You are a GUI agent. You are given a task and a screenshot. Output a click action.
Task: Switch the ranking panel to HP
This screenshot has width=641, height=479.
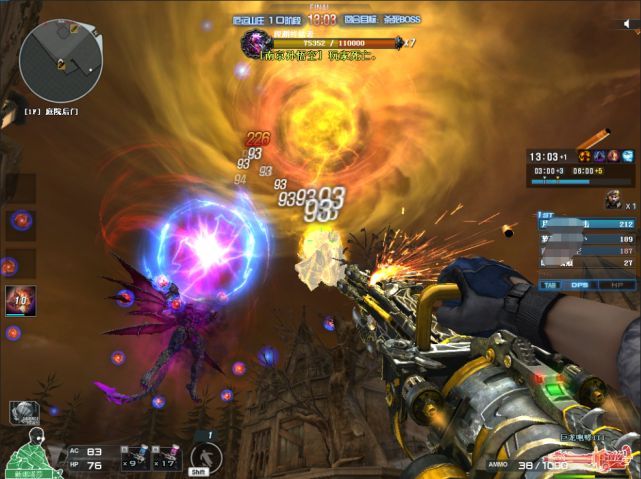(x=615, y=284)
